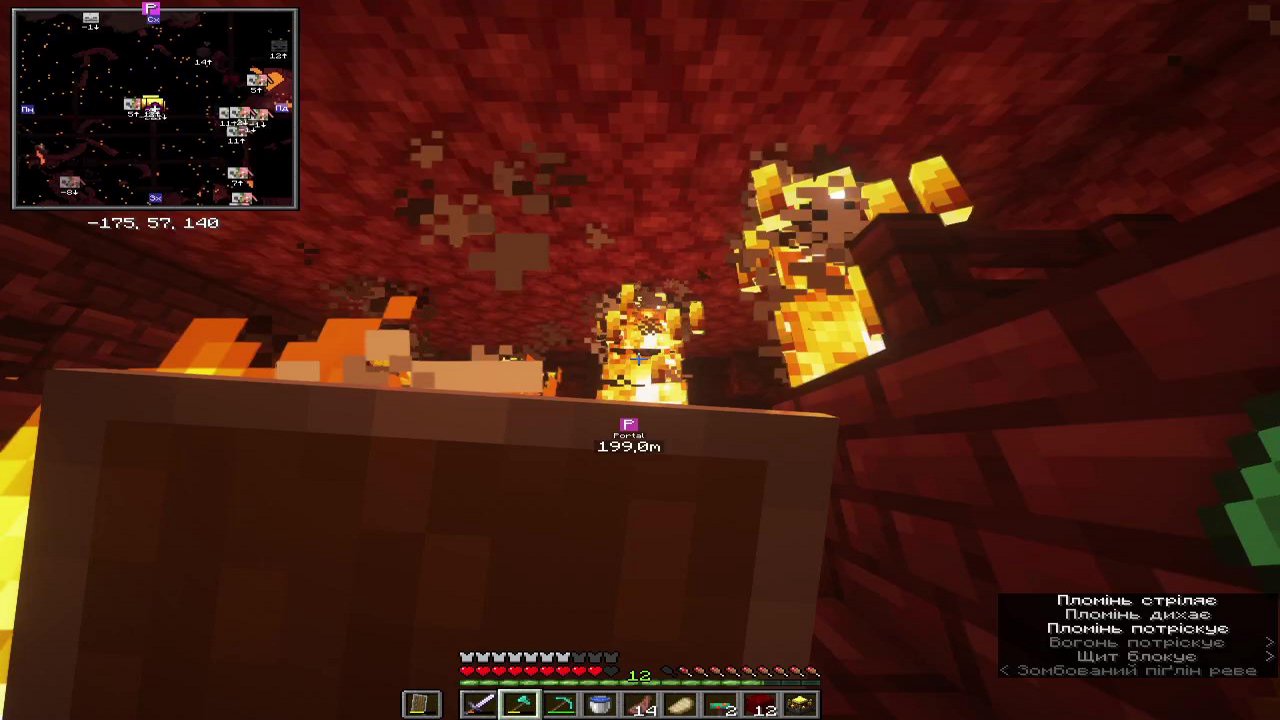Select the last hotbar slot with the yellow-topped block
The image size is (1280, 720).
click(x=800, y=704)
